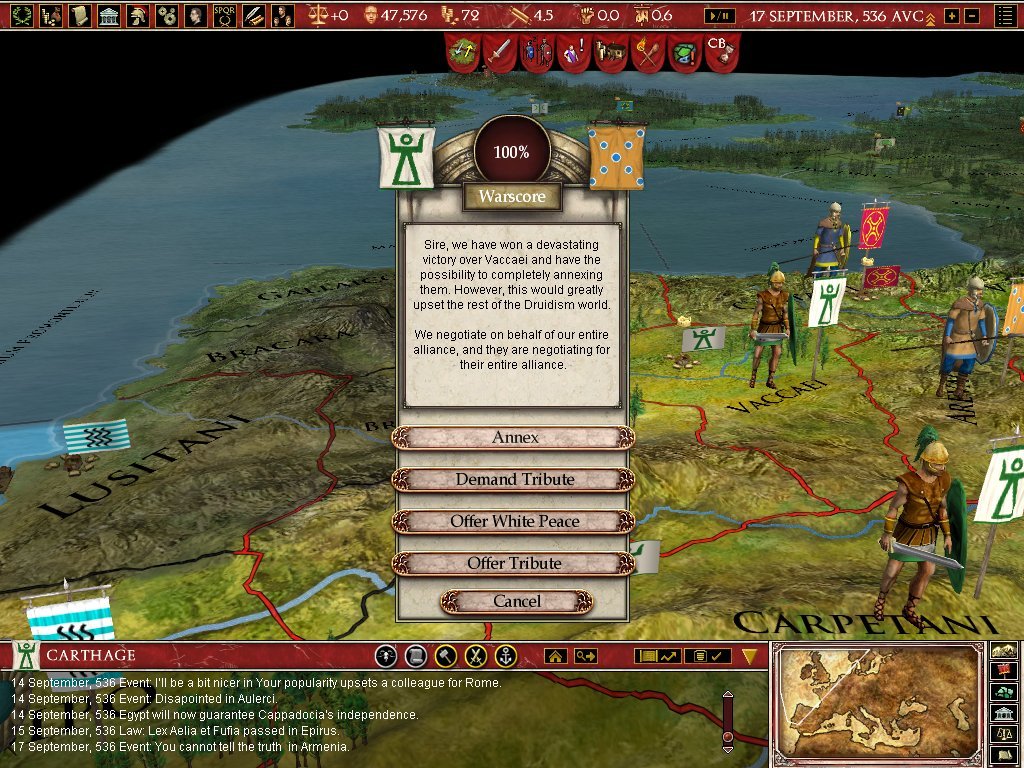
Task: Offer White Peace to Vaccaei
Action: [514, 522]
